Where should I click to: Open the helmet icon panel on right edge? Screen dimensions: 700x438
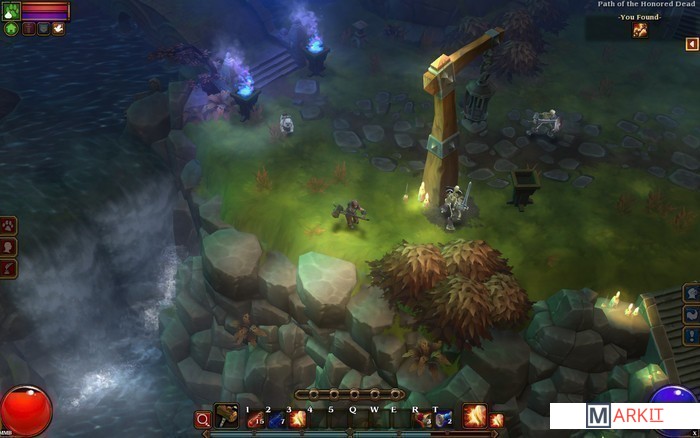tap(691, 292)
